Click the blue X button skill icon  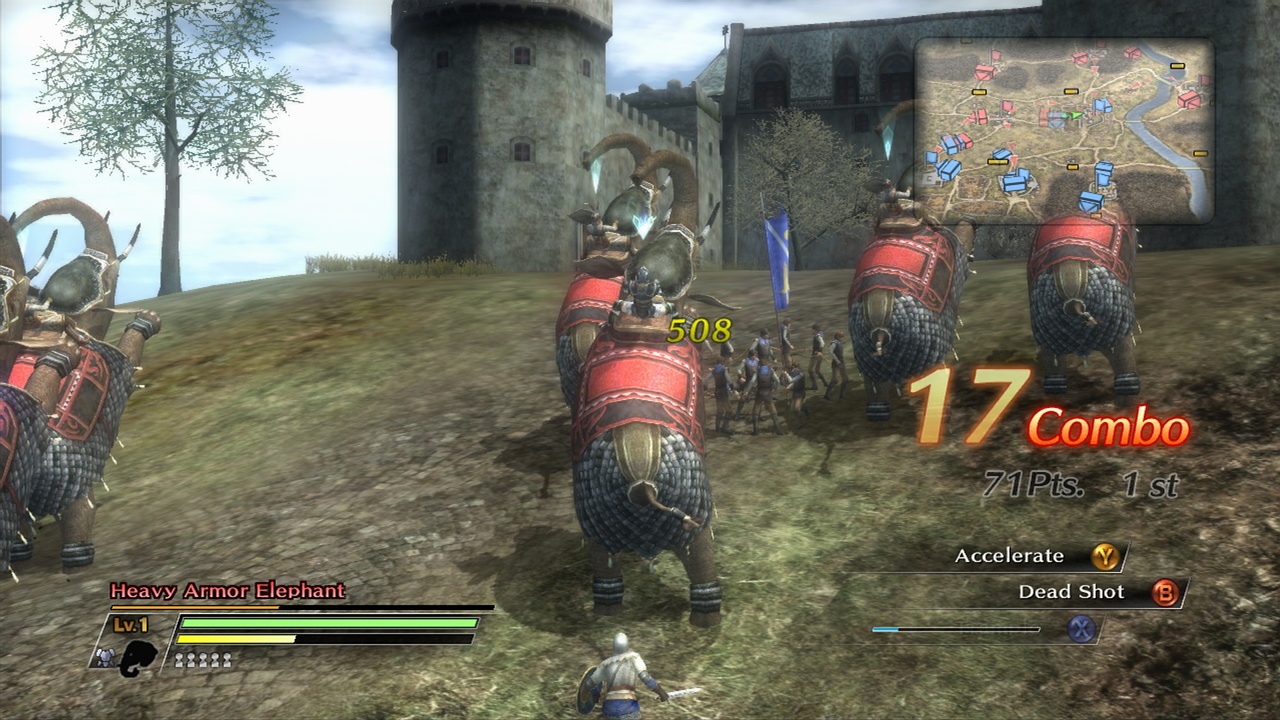[x=1080, y=629]
